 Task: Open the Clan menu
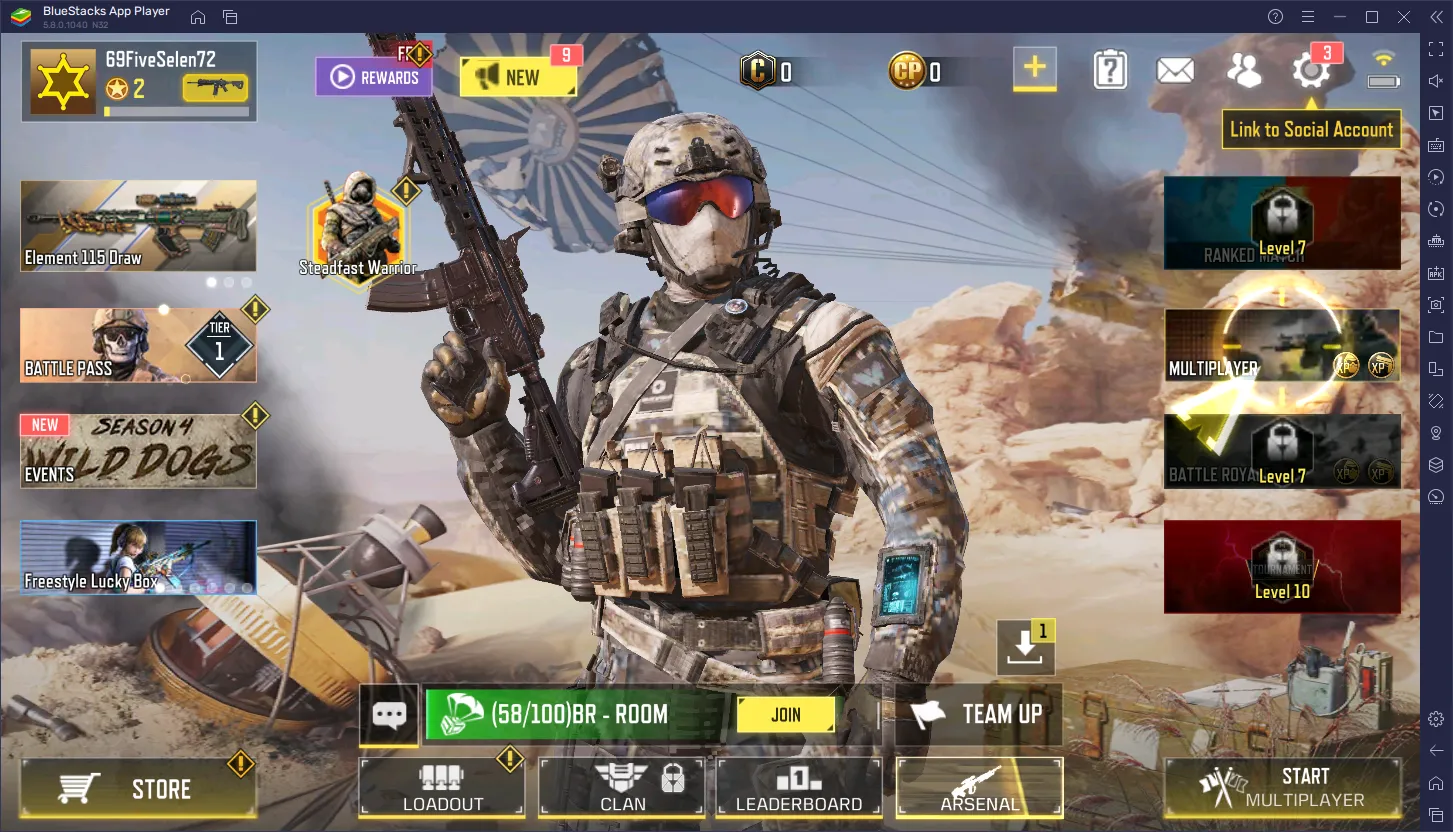point(622,788)
